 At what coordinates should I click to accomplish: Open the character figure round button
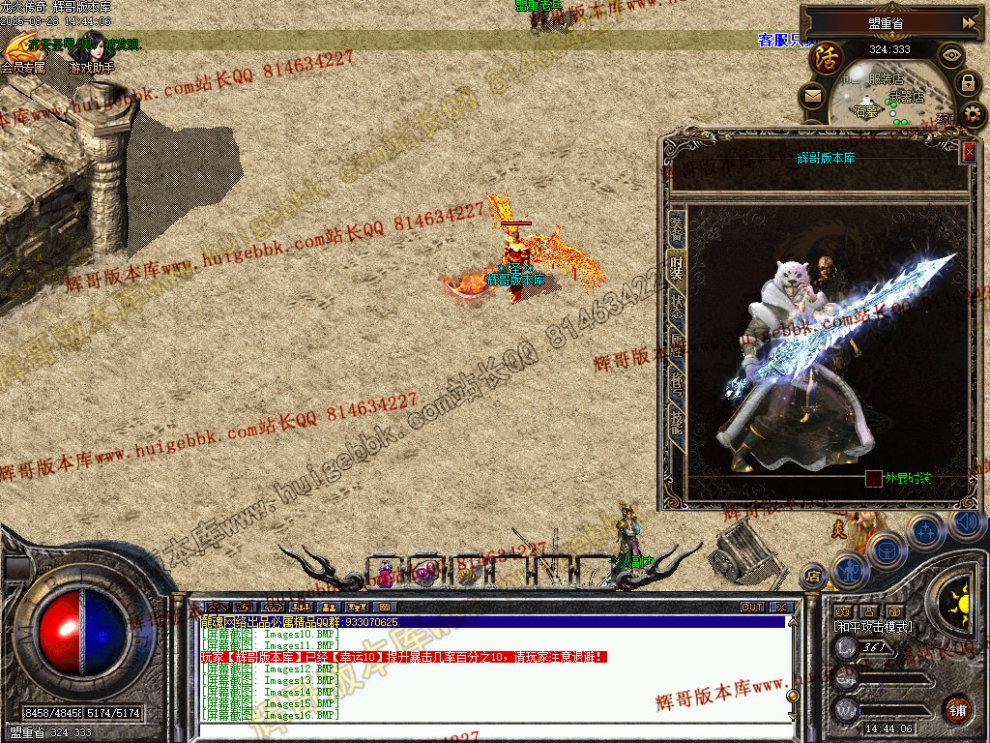[849, 571]
